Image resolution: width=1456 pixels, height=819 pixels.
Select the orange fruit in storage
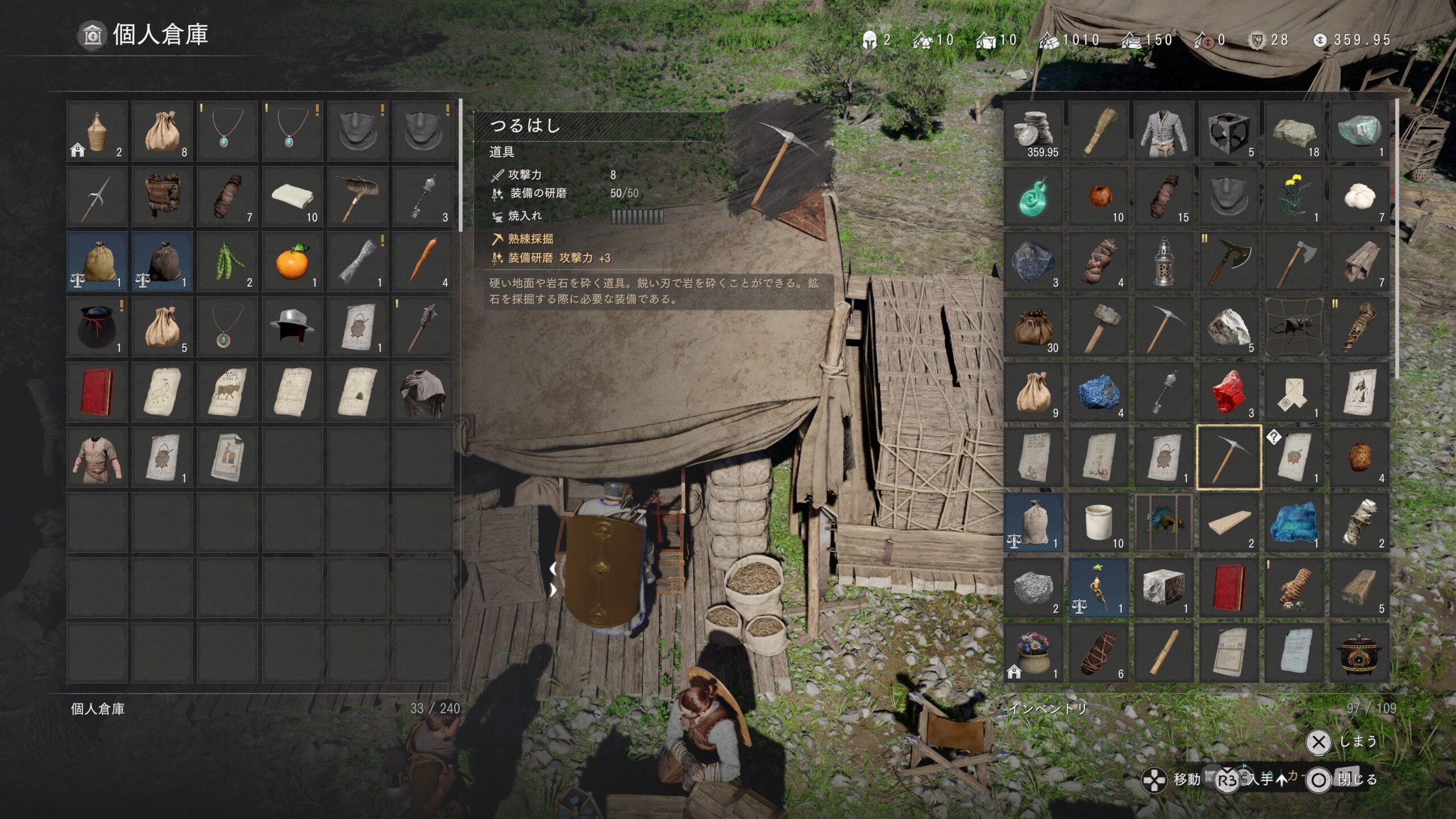tap(292, 262)
